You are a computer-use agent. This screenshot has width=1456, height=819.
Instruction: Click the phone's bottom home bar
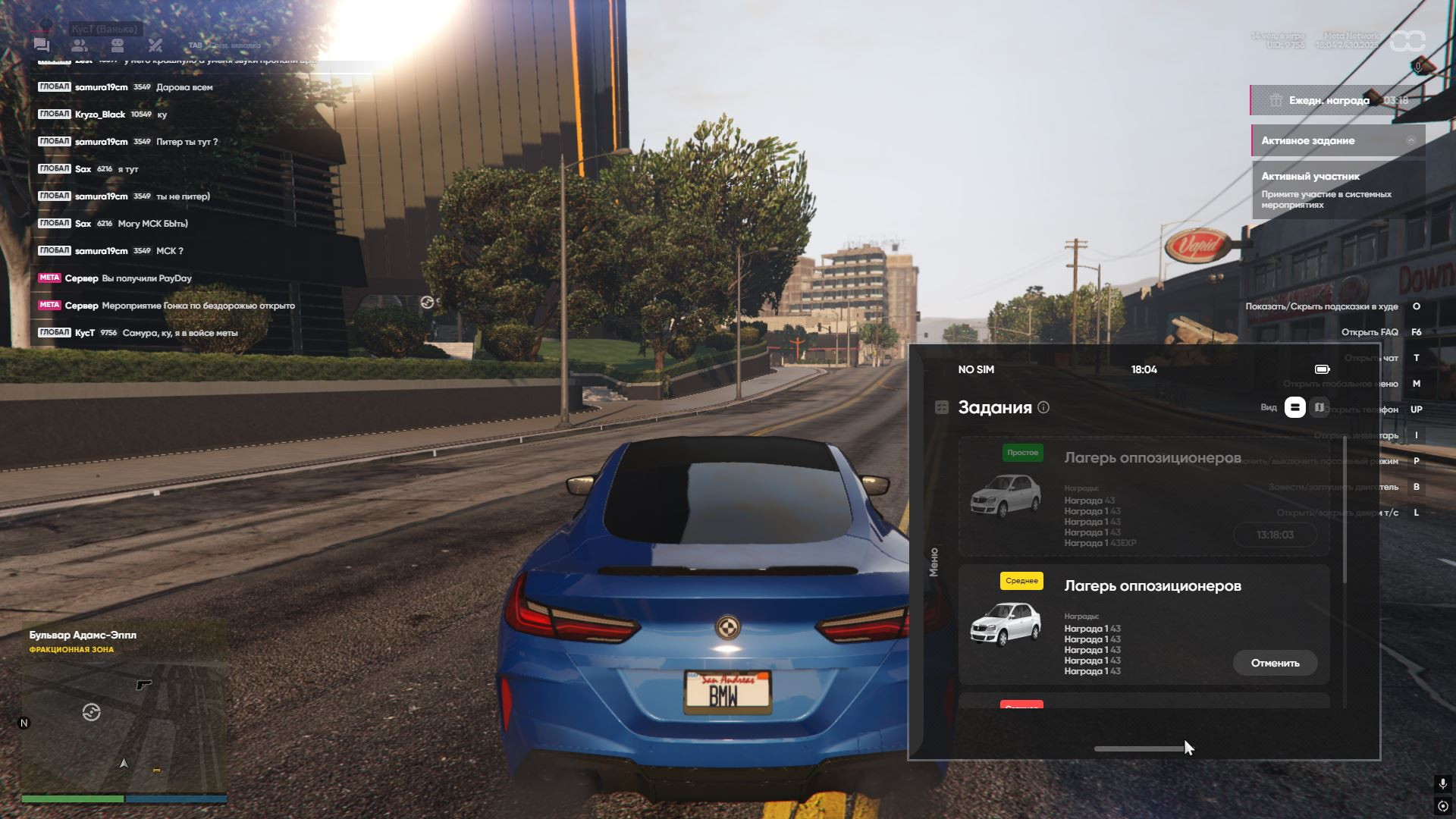coord(1139,748)
